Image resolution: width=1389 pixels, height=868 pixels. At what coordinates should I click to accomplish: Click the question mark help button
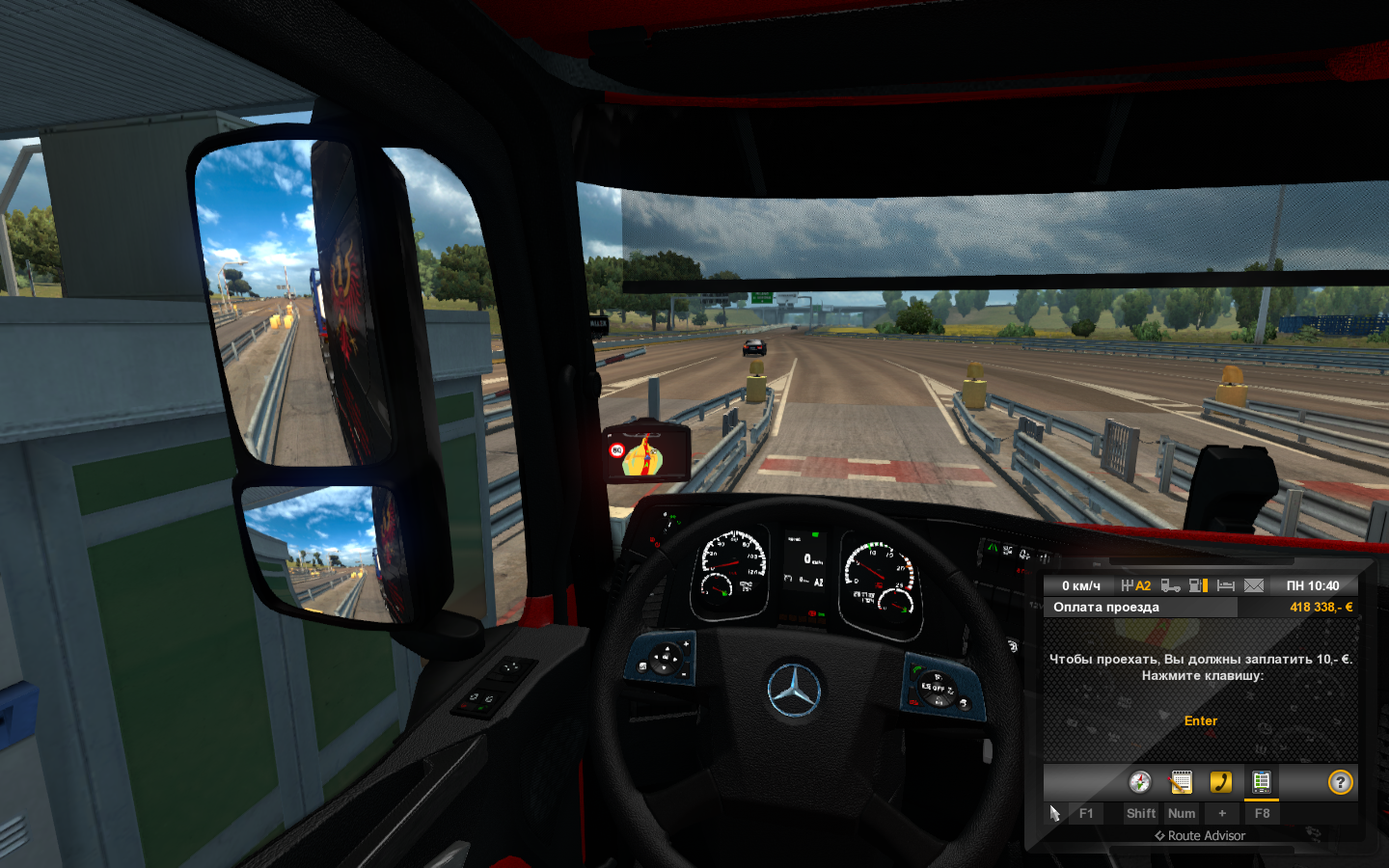[x=1340, y=782]
